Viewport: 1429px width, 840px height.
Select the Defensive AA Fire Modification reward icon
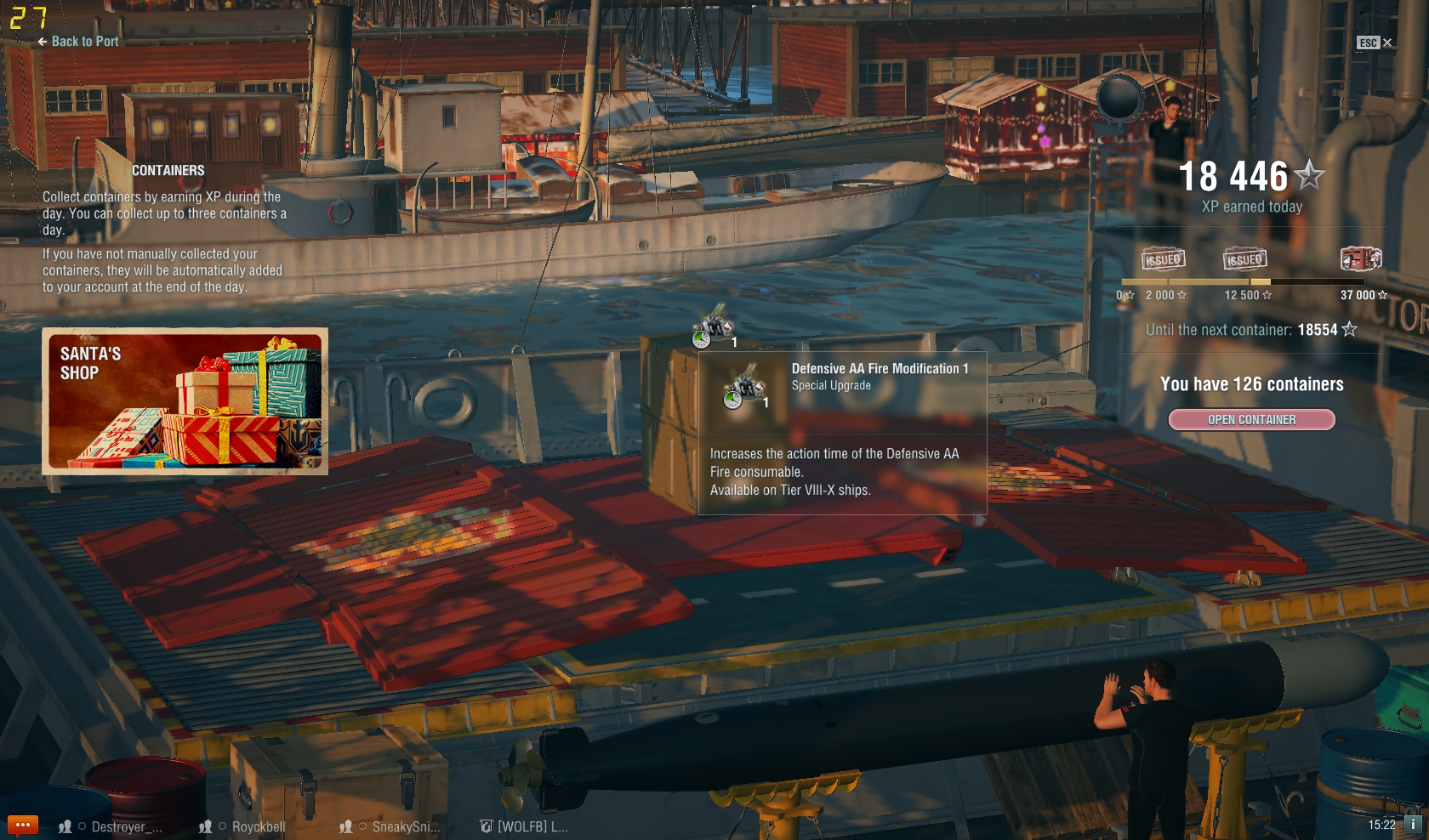[714, 328]
